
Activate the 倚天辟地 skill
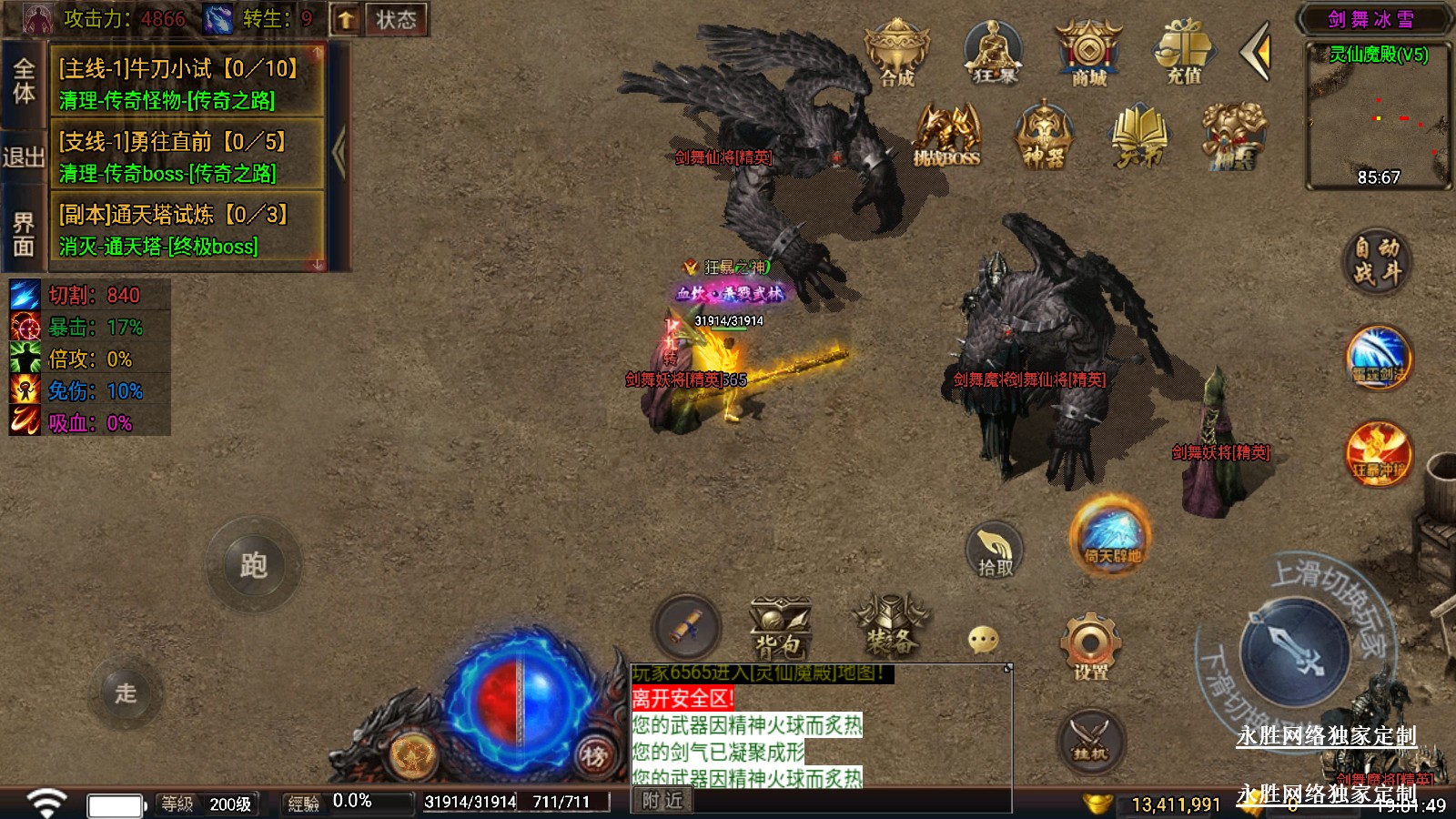[1111, 536]
